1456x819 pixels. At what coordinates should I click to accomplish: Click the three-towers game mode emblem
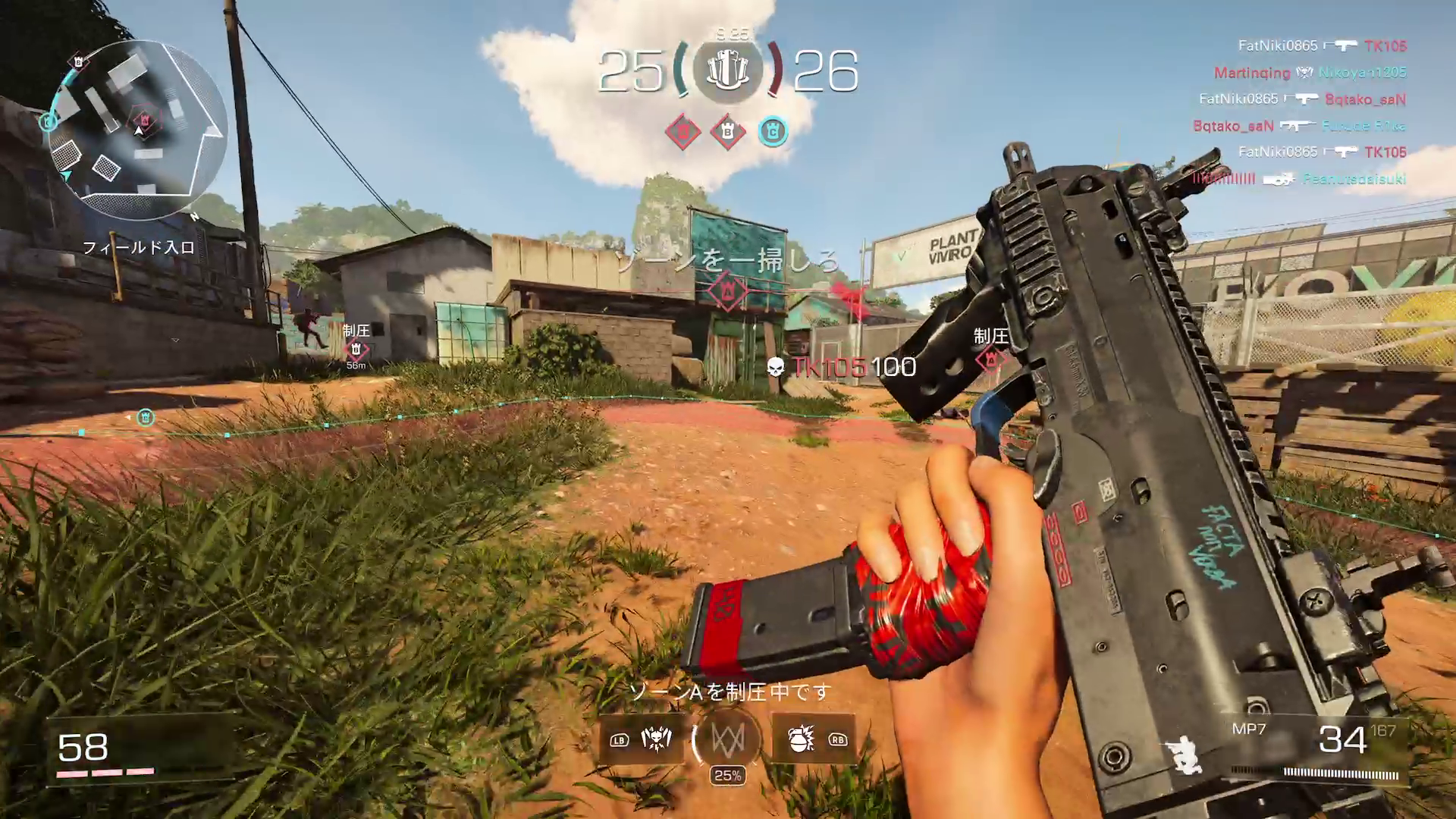pos(728,71)
